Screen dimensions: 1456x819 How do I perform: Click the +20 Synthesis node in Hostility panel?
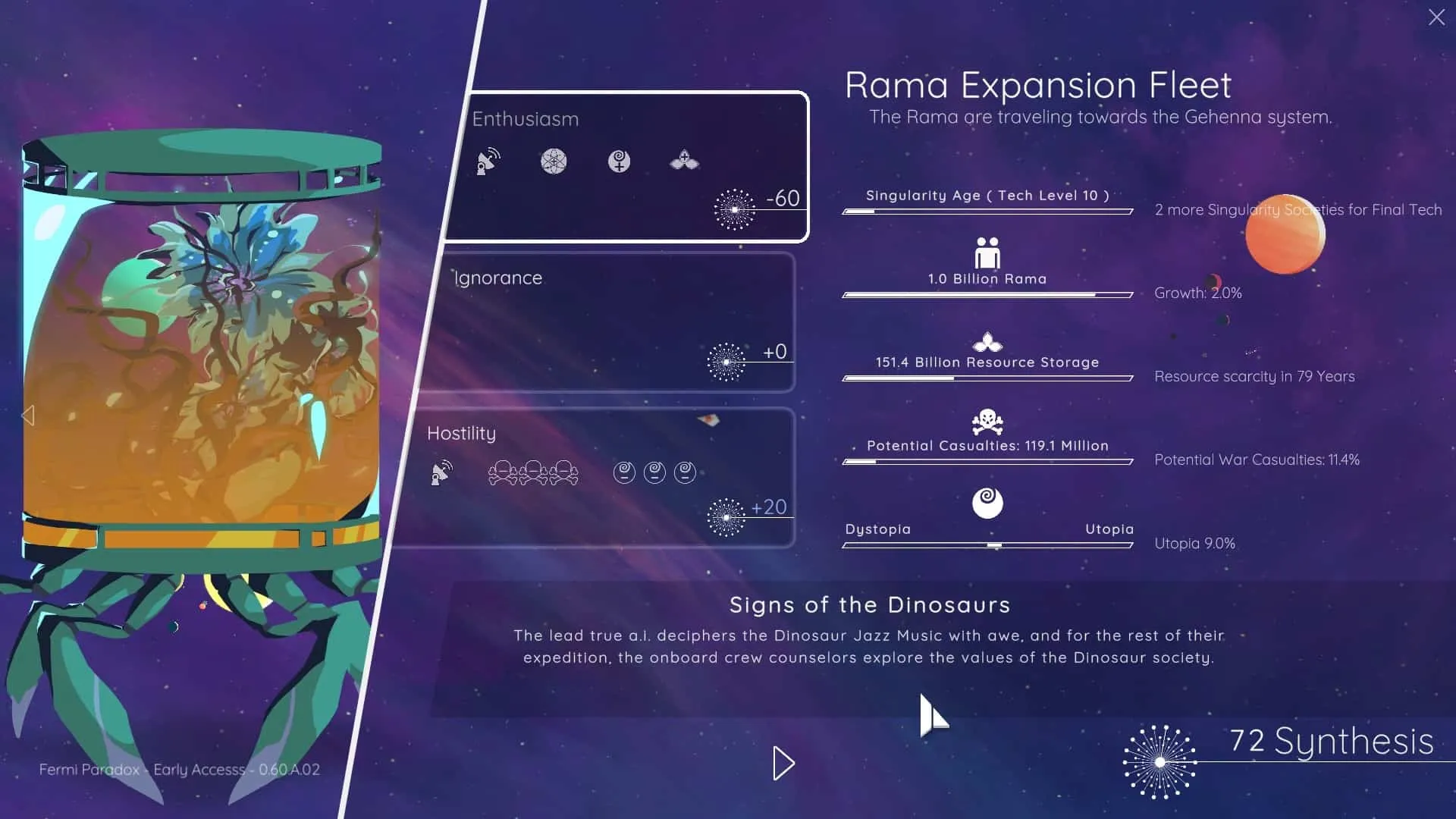coord(726,517)
